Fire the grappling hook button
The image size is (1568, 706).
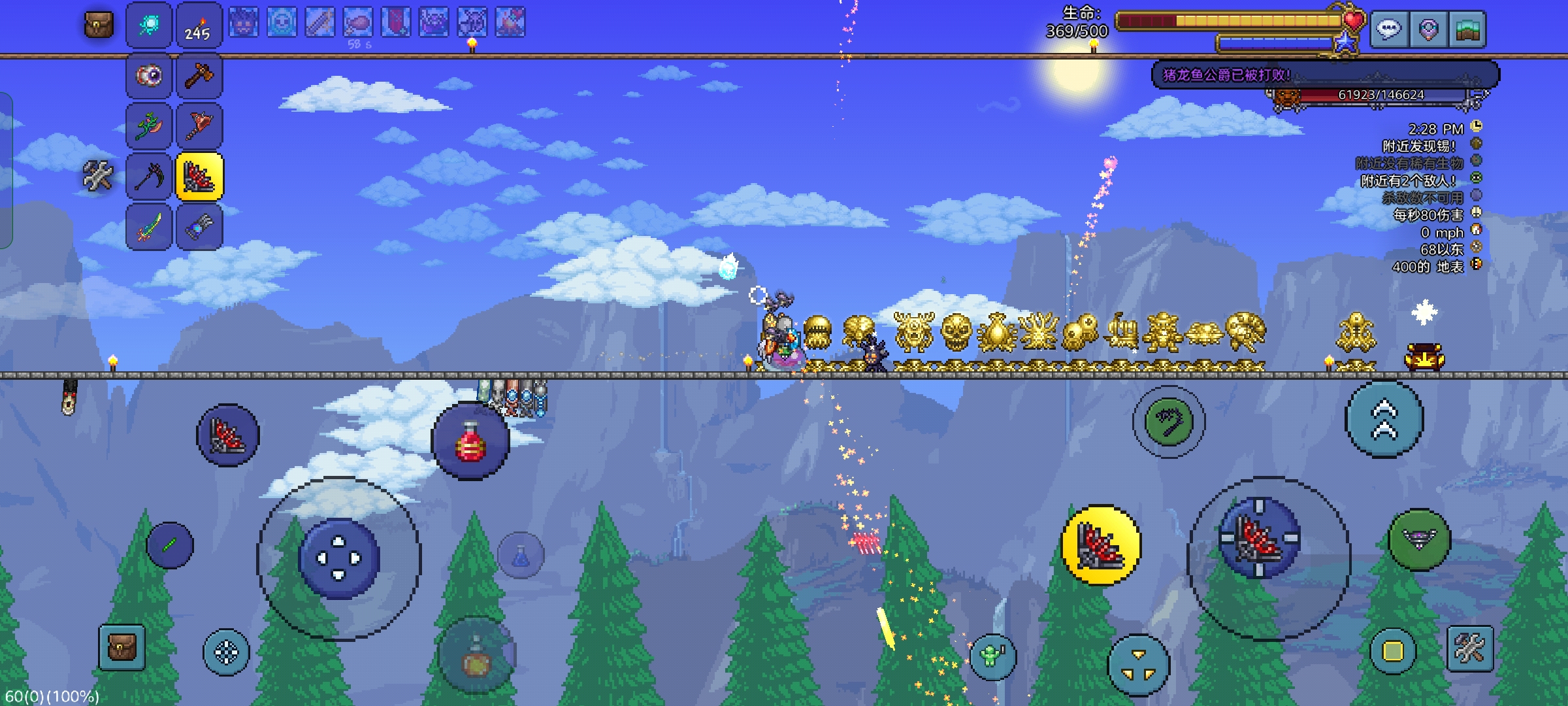1169,421
